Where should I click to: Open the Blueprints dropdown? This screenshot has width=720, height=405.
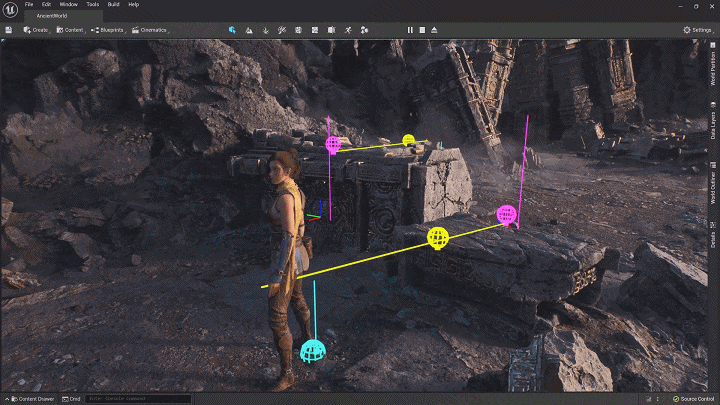coord(109,31)
